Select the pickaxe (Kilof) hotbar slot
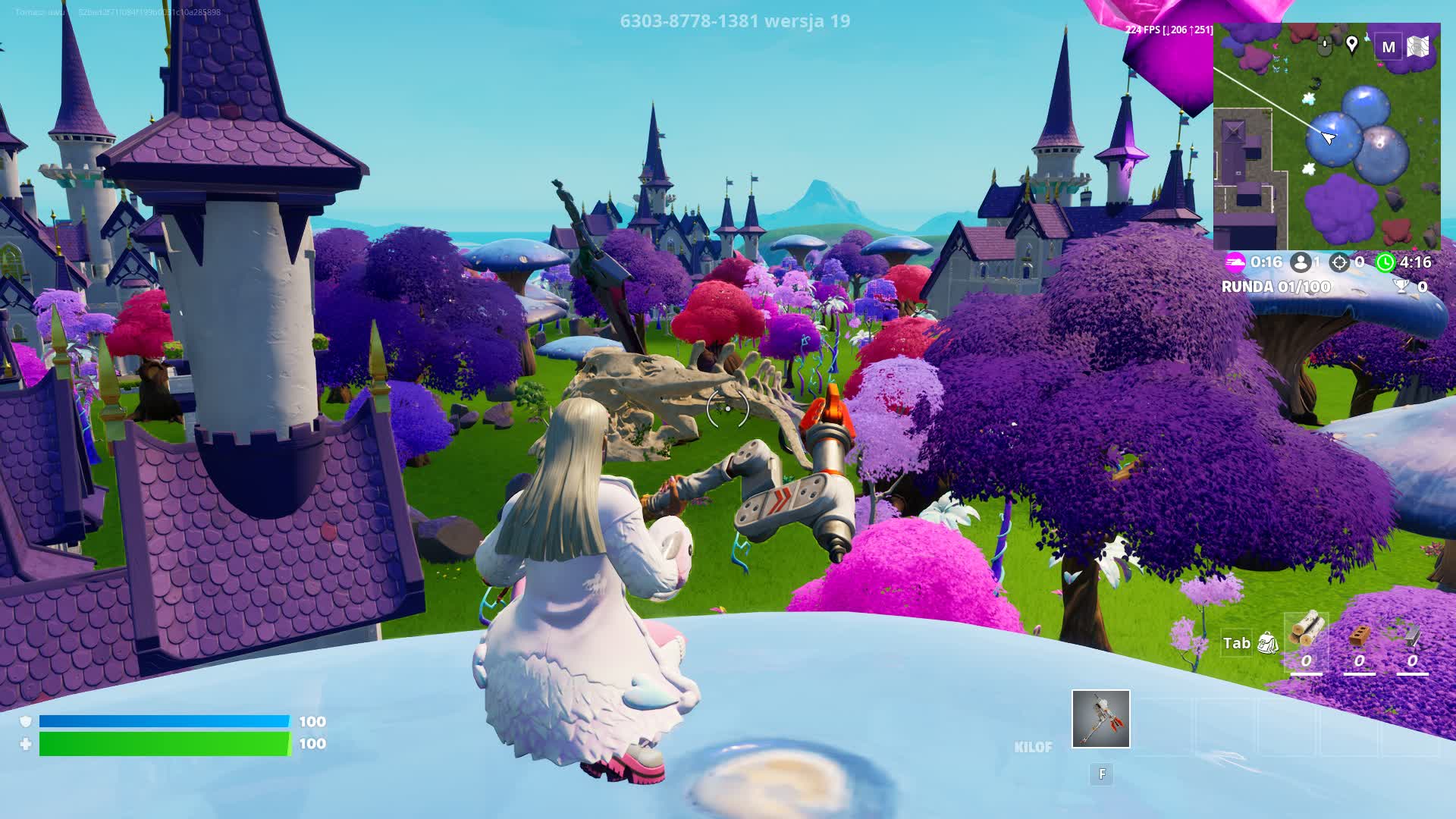 click(x=1100, y=719)
